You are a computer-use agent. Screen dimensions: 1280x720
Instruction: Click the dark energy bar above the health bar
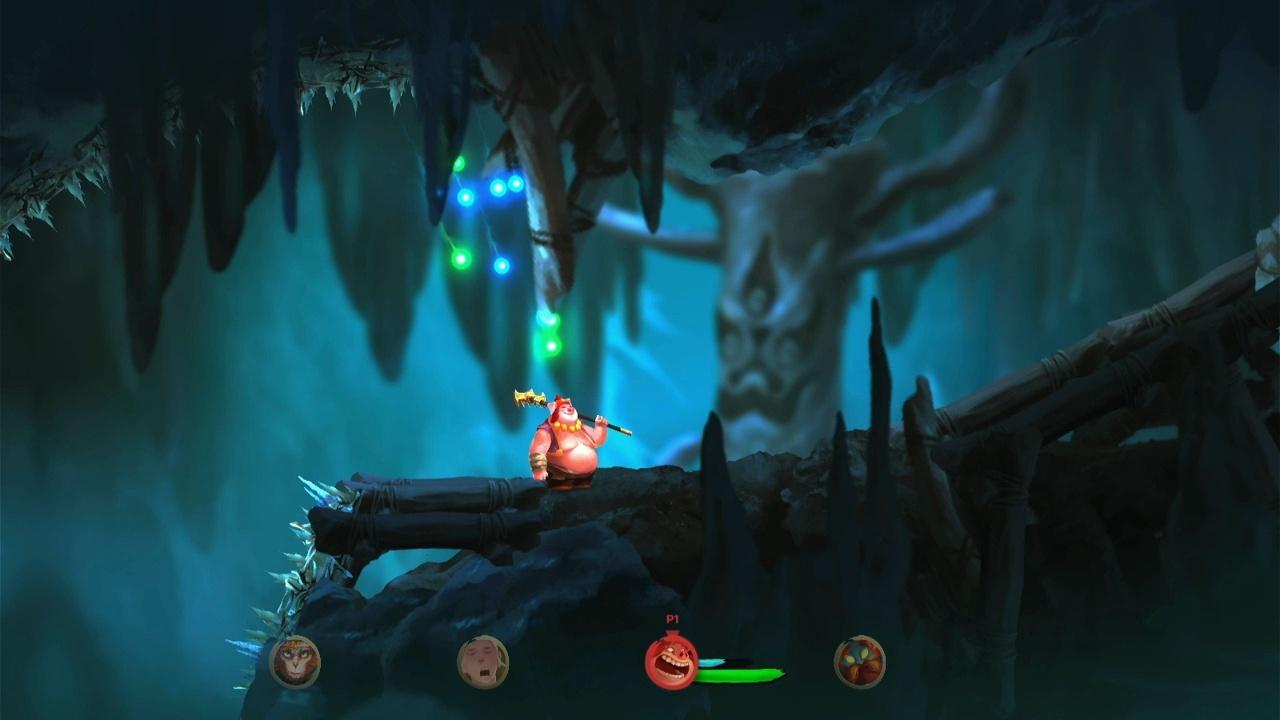point(737,660)
